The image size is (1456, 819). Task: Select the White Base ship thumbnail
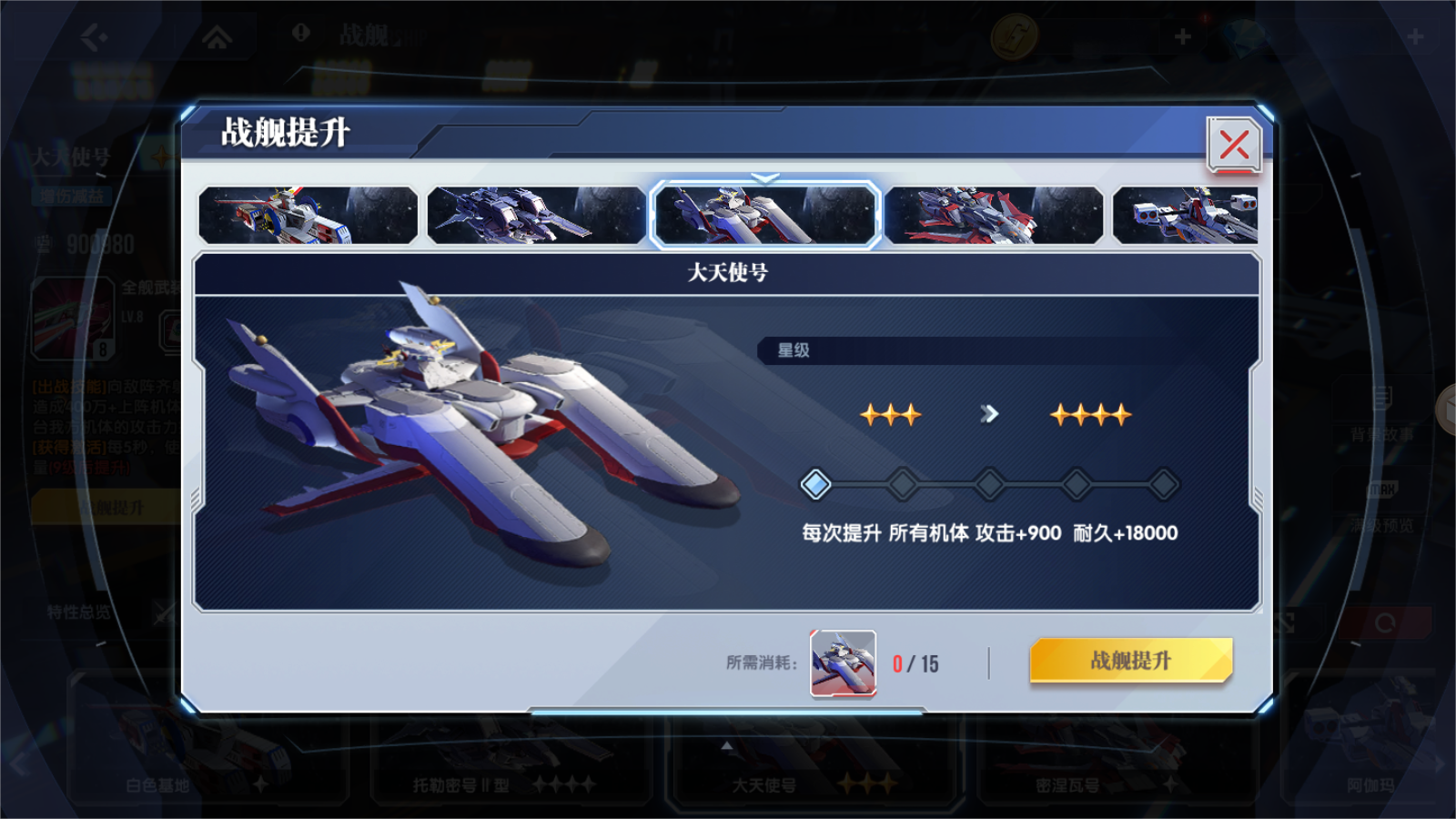(x=308, y=215)
